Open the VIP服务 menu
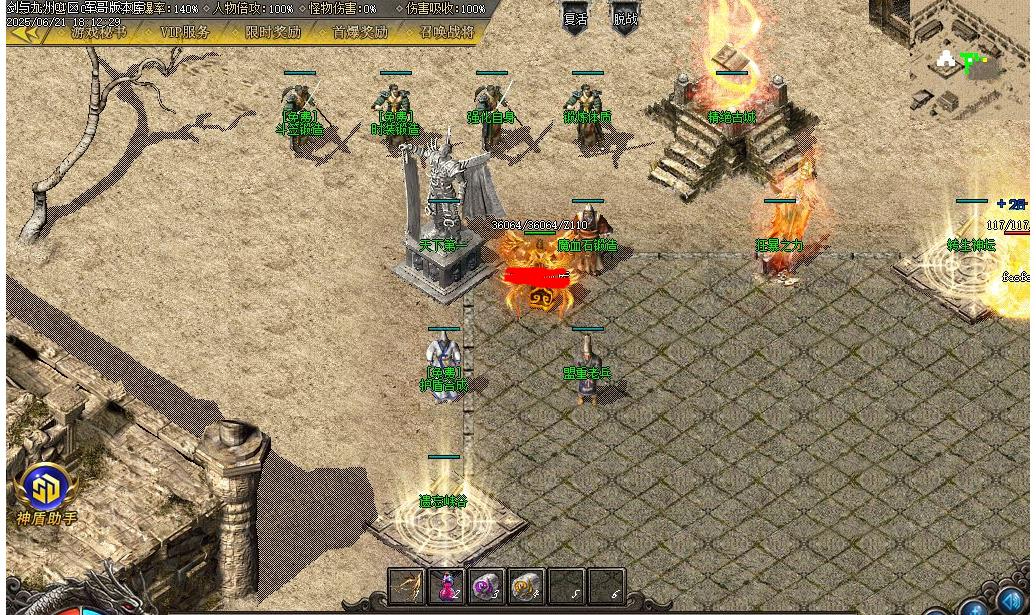 point(185,32)
